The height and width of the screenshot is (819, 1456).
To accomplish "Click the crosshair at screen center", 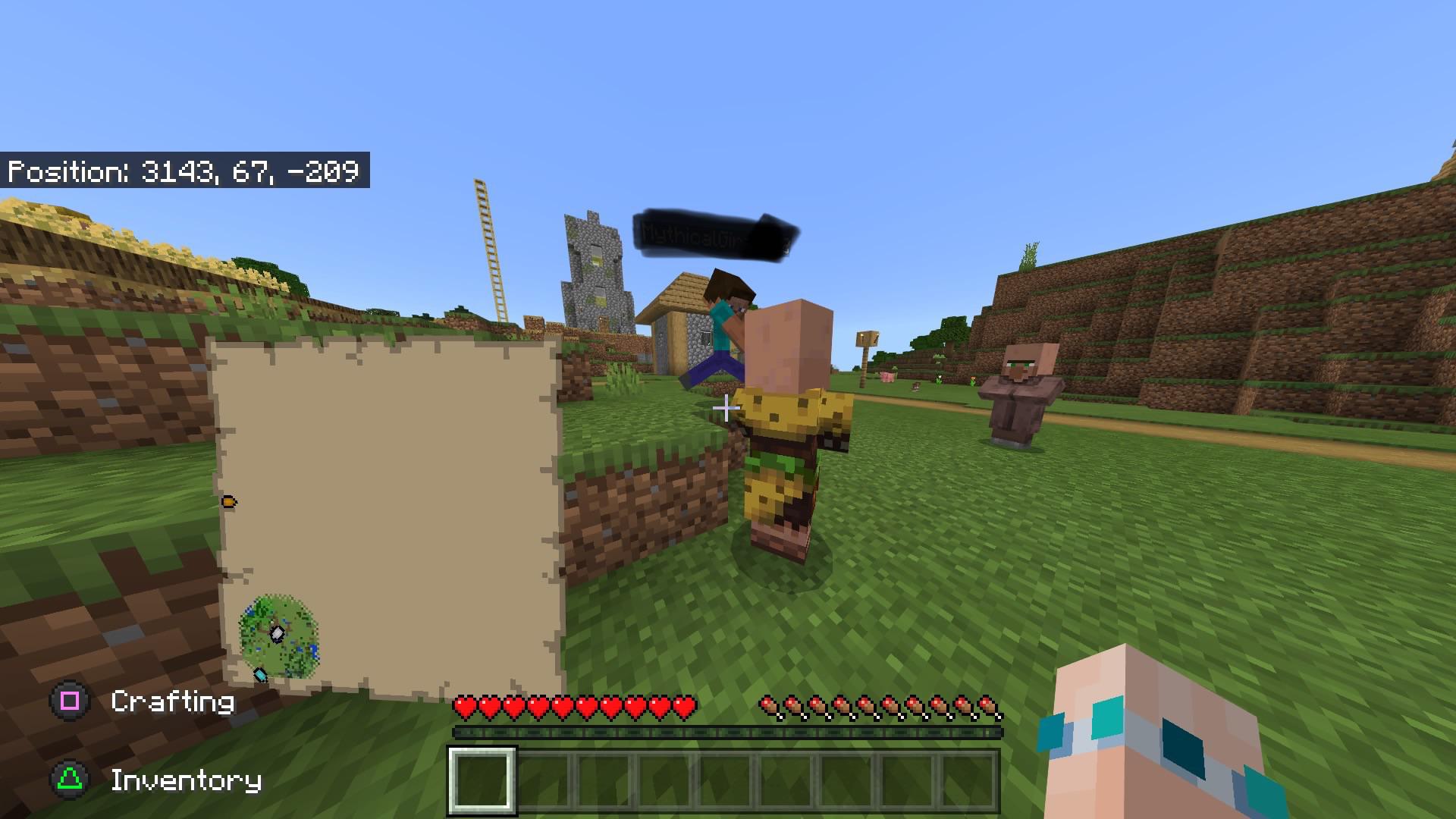I will pos(726,409).
